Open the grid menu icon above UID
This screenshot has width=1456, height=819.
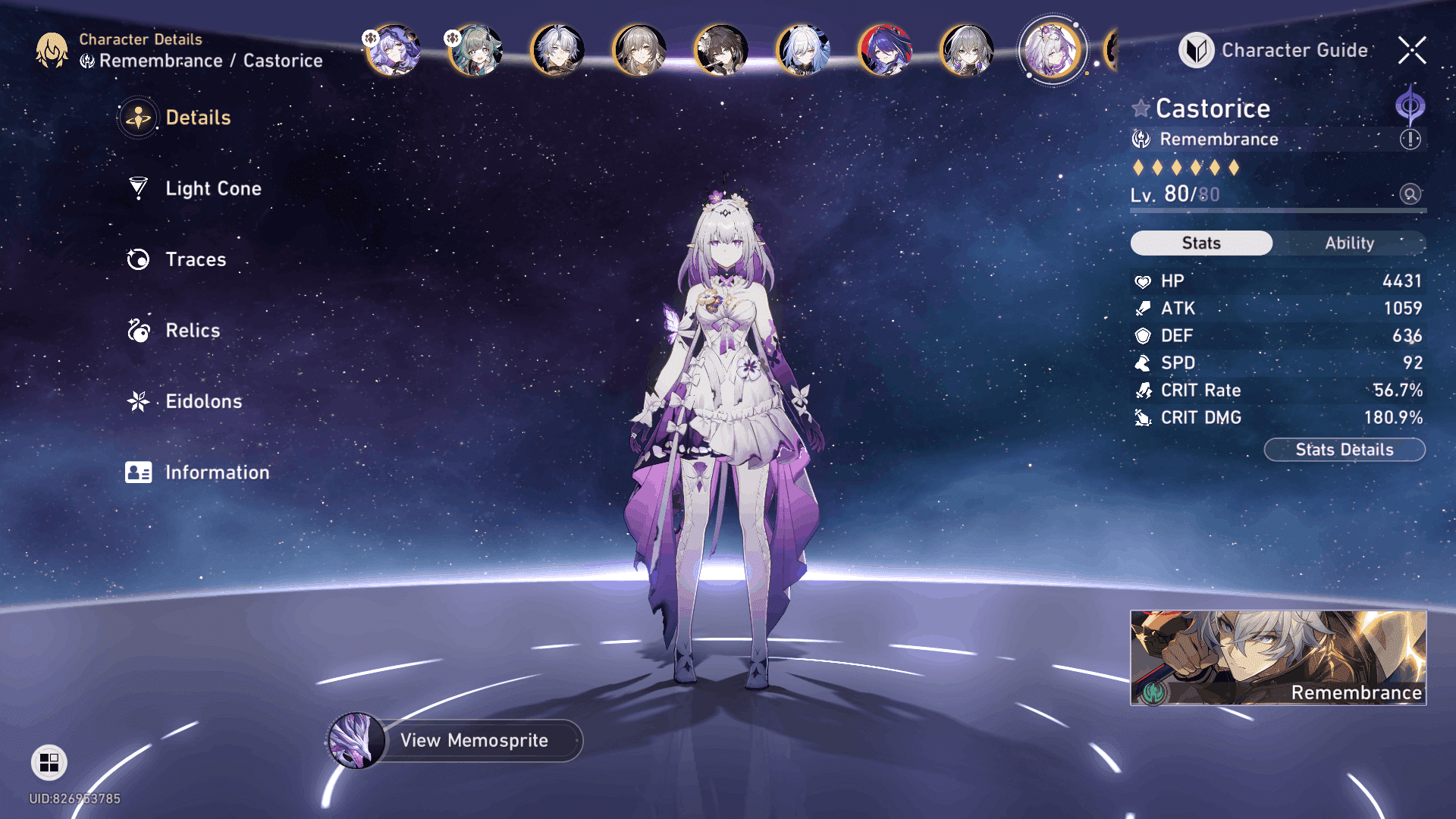coord(49,762)
